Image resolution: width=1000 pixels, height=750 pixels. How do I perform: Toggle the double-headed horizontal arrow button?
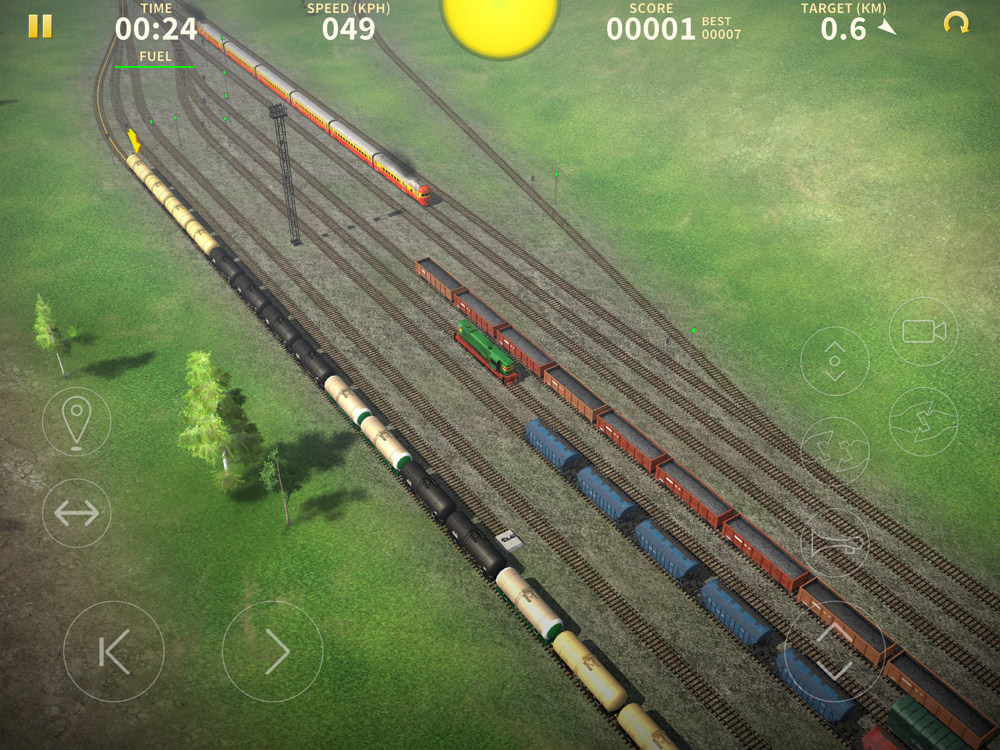pos(77,513)
